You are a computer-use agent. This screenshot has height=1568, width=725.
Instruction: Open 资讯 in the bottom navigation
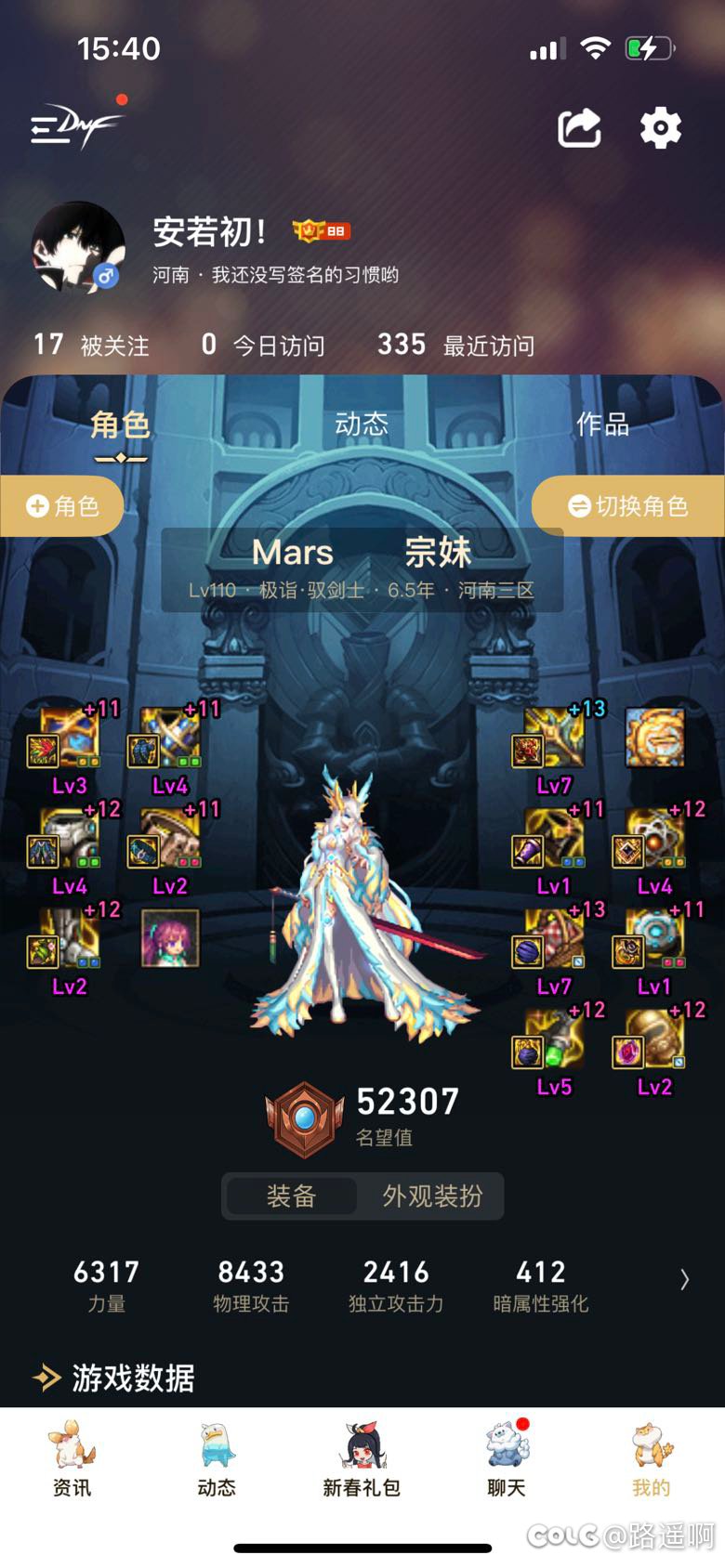[72, 1460]
